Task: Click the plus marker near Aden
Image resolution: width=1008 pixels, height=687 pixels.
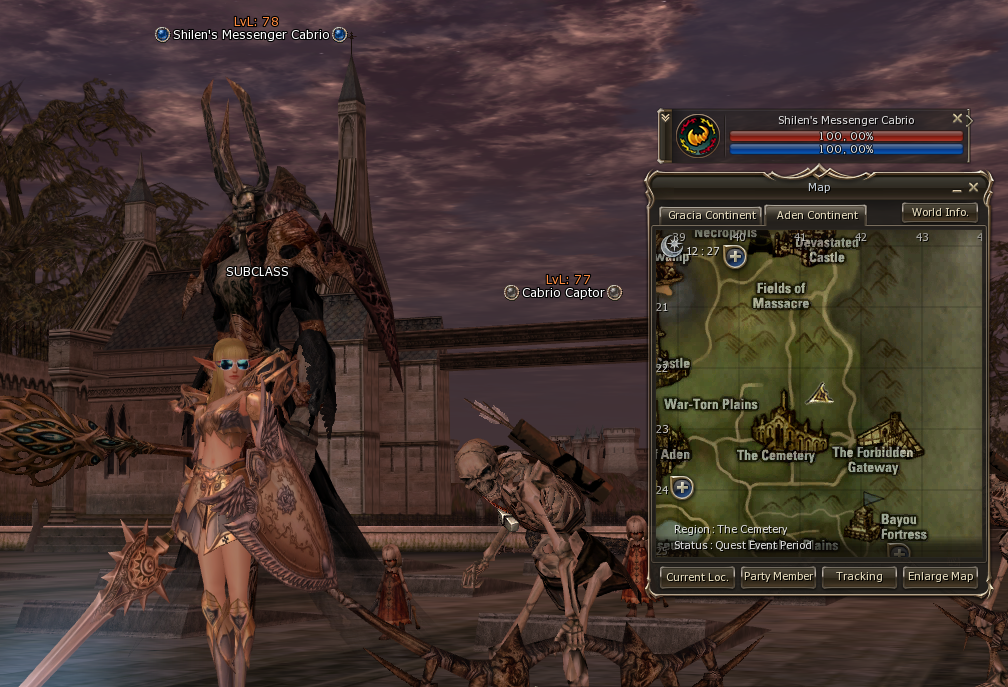Action: pos(683,488)
